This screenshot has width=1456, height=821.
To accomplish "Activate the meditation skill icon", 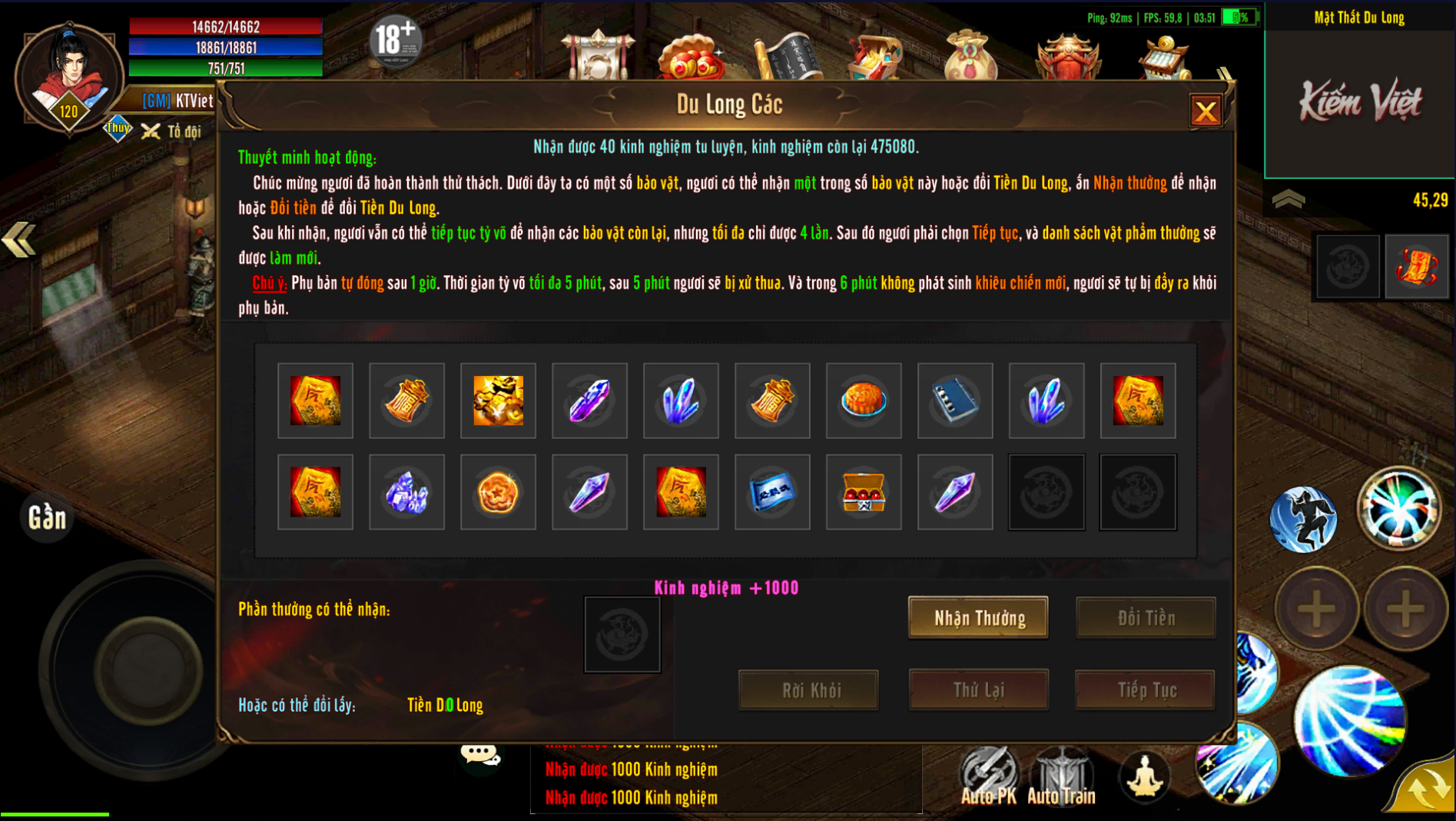I will 1144,776.
